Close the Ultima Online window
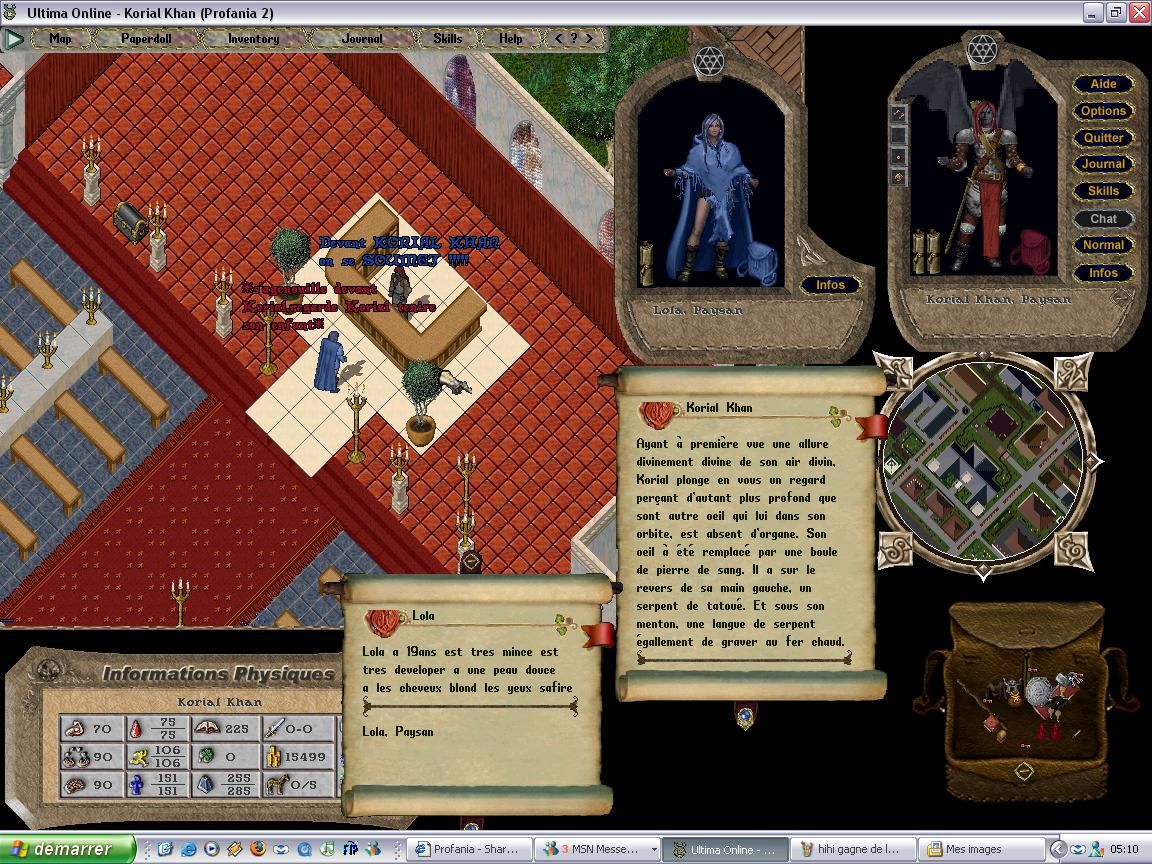Screen dimensions: 1152x864 [1139, 13]
